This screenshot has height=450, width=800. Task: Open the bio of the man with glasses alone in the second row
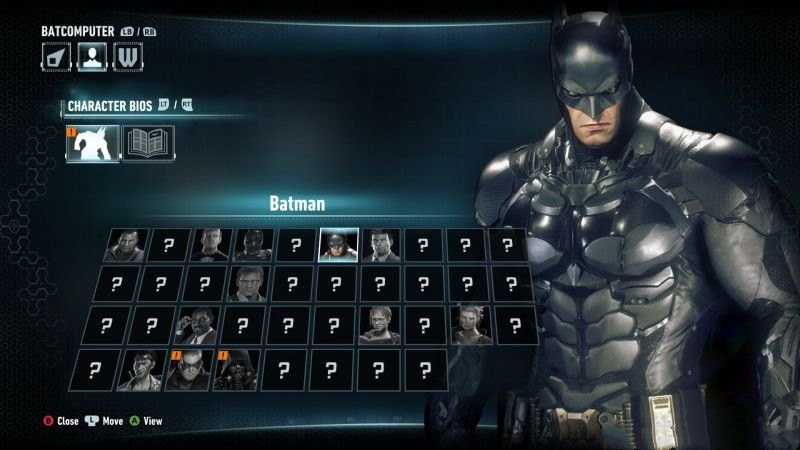click(247, 284)
